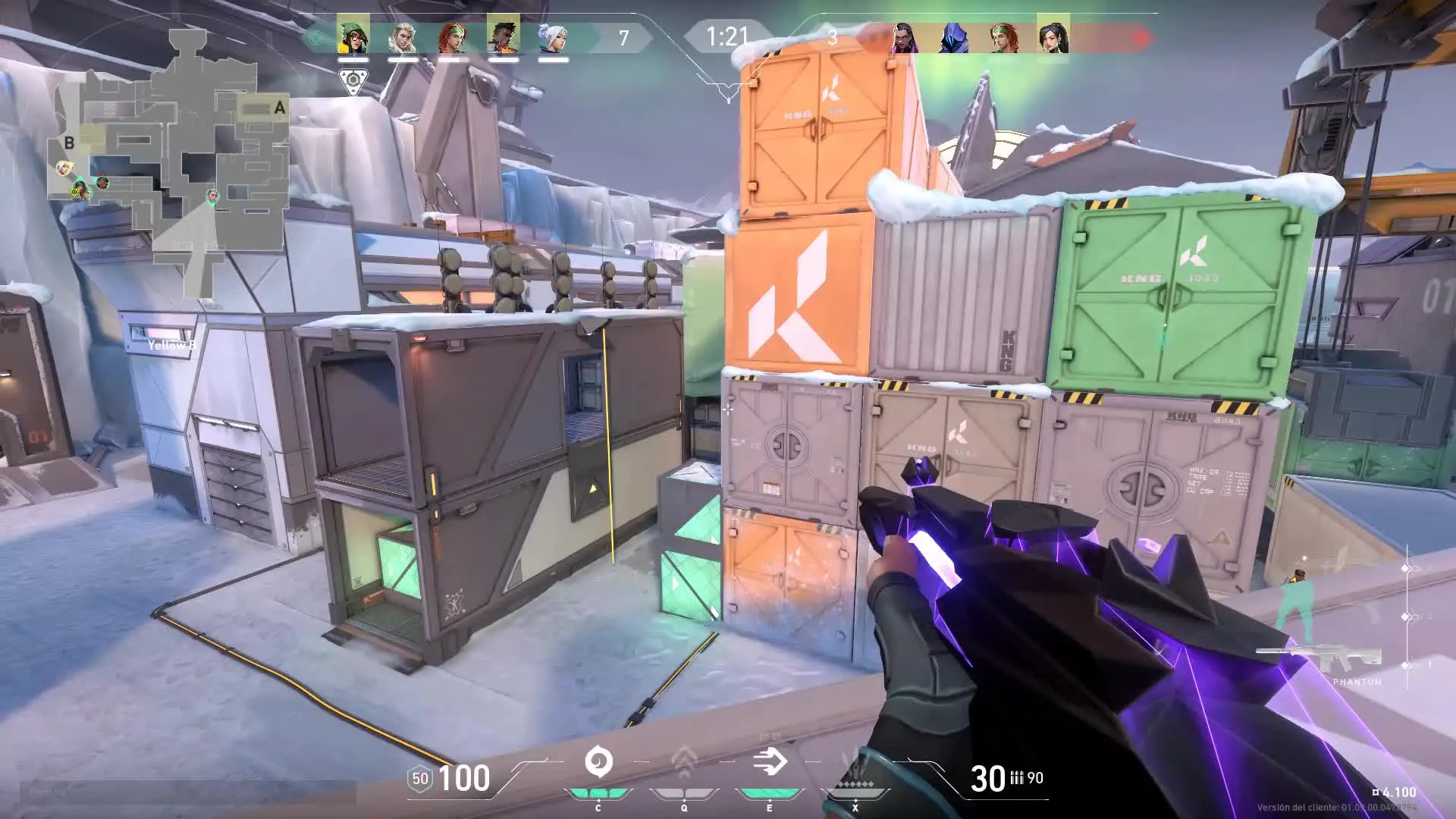
Task: Click Jett's portrait in the ally team bar
Action: [x=553, y=36]
